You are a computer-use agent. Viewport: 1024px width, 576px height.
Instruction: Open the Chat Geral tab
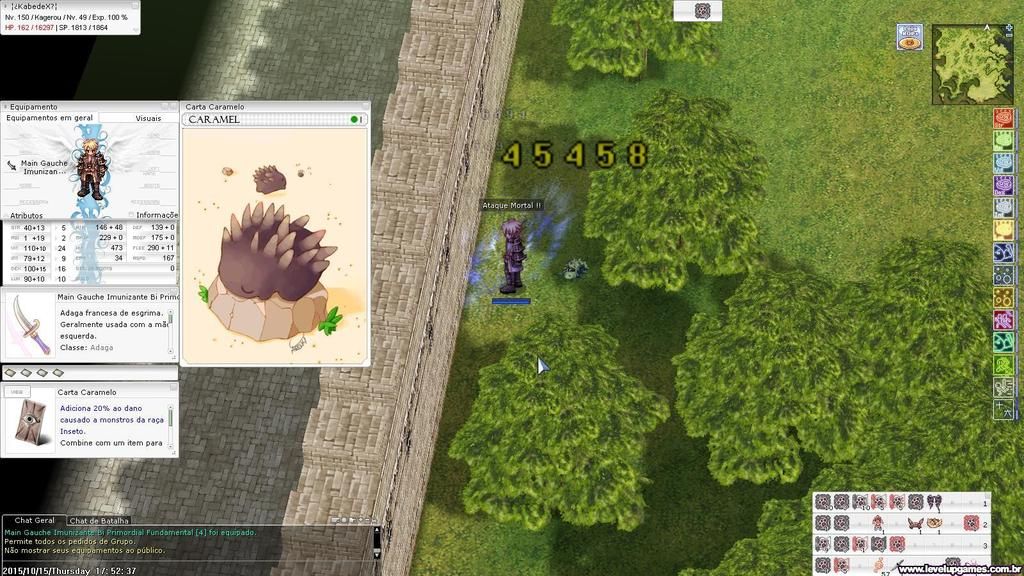pos(34,521)
